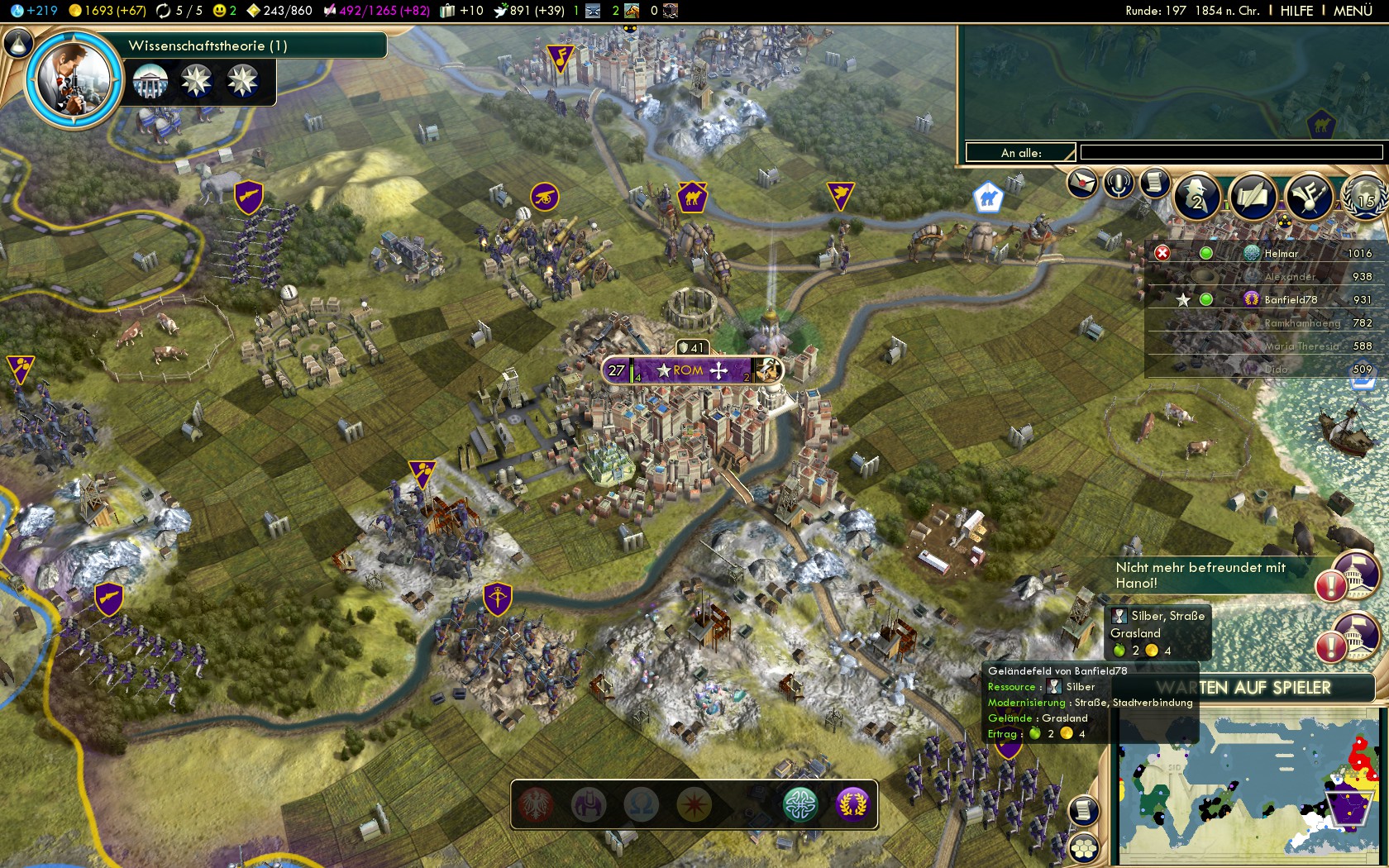The height and width of the screenshot is (868, 1389).
Task: Select Banfield78 in the score list
Action: tap(1290, 299)
